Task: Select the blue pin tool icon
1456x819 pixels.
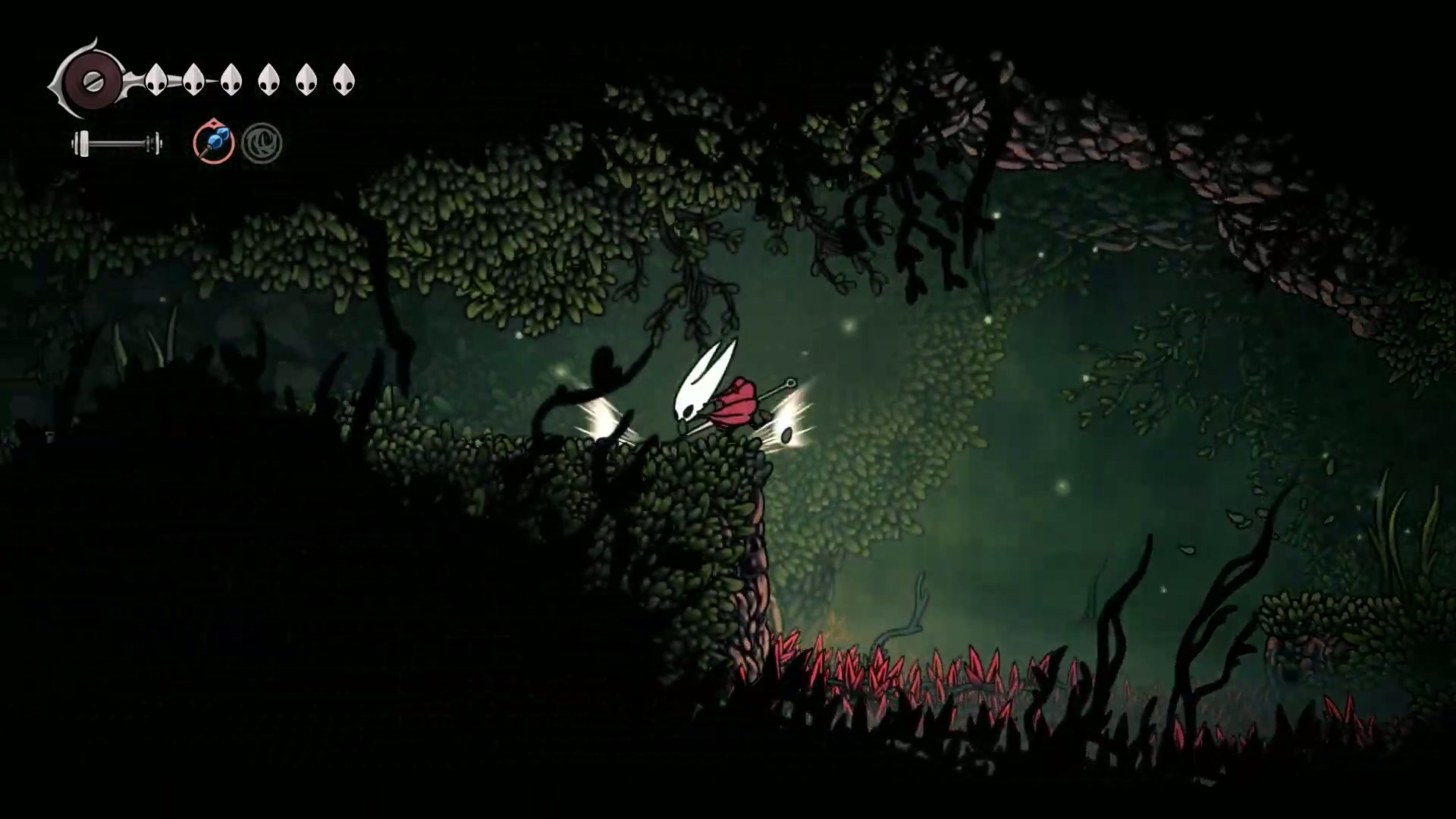Action: pyautogui.click(x=213, y=143)
